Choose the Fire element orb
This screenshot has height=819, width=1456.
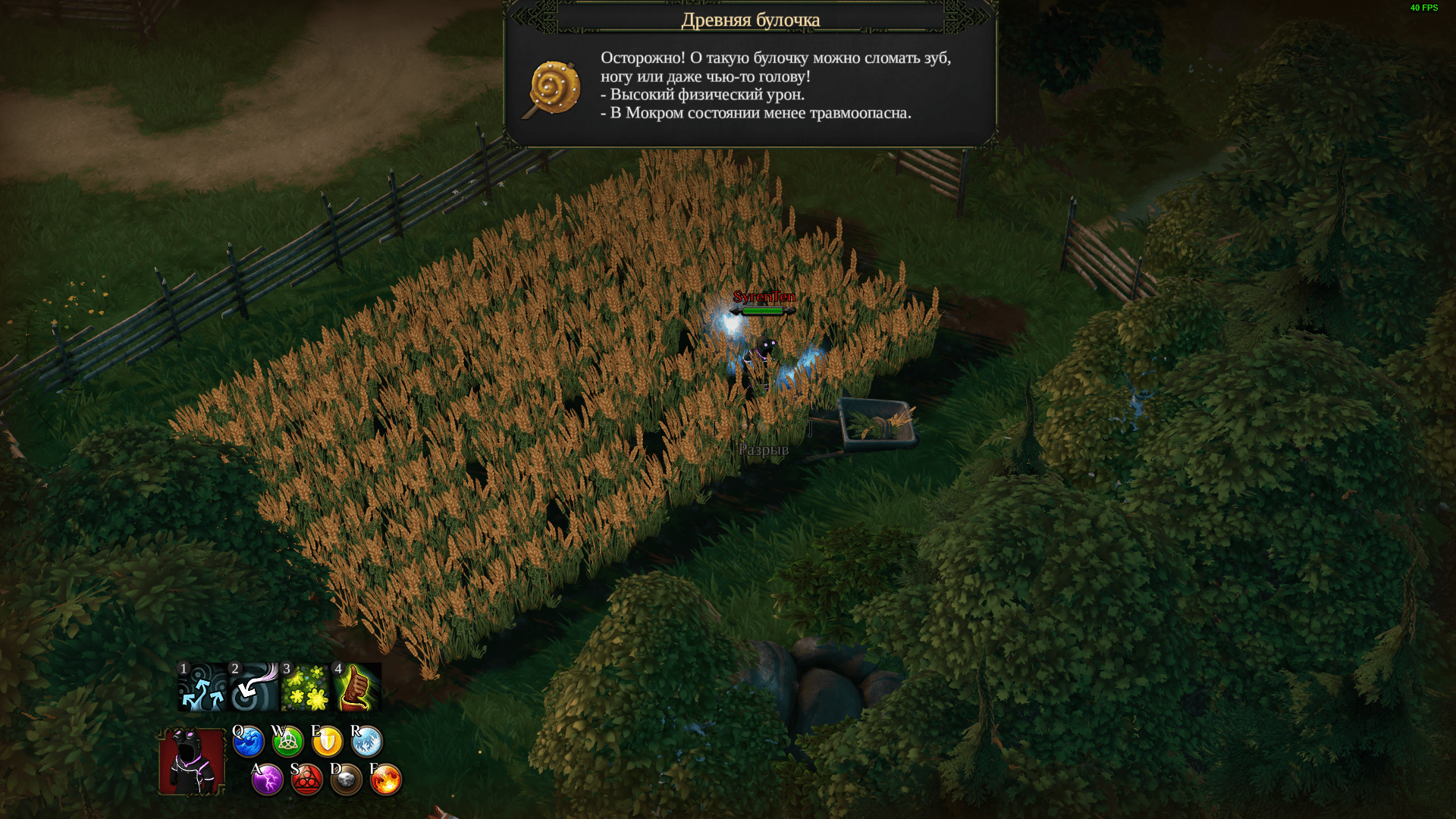[385, 780]
